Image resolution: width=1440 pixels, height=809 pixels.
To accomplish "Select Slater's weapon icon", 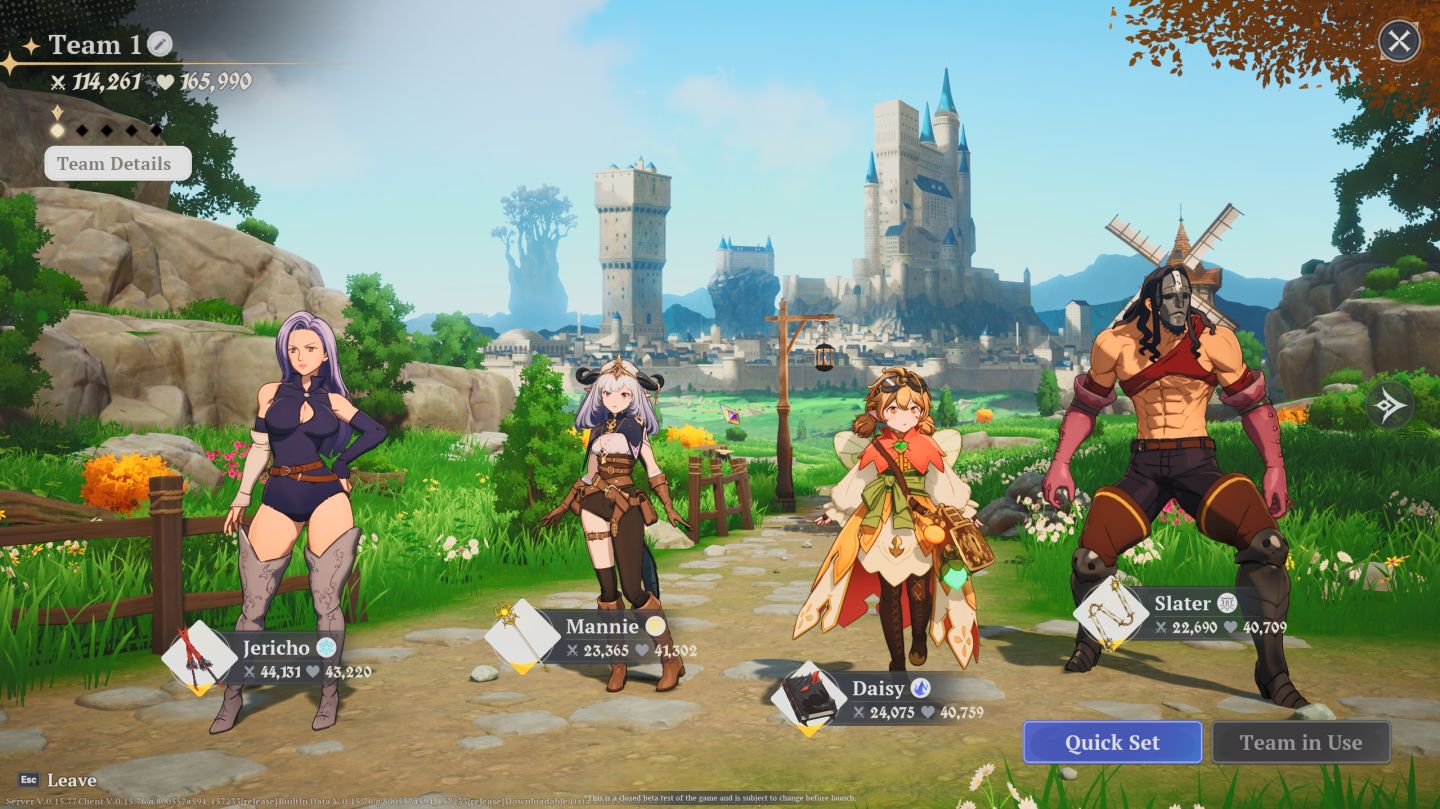I will click(x=1110, y=613).
